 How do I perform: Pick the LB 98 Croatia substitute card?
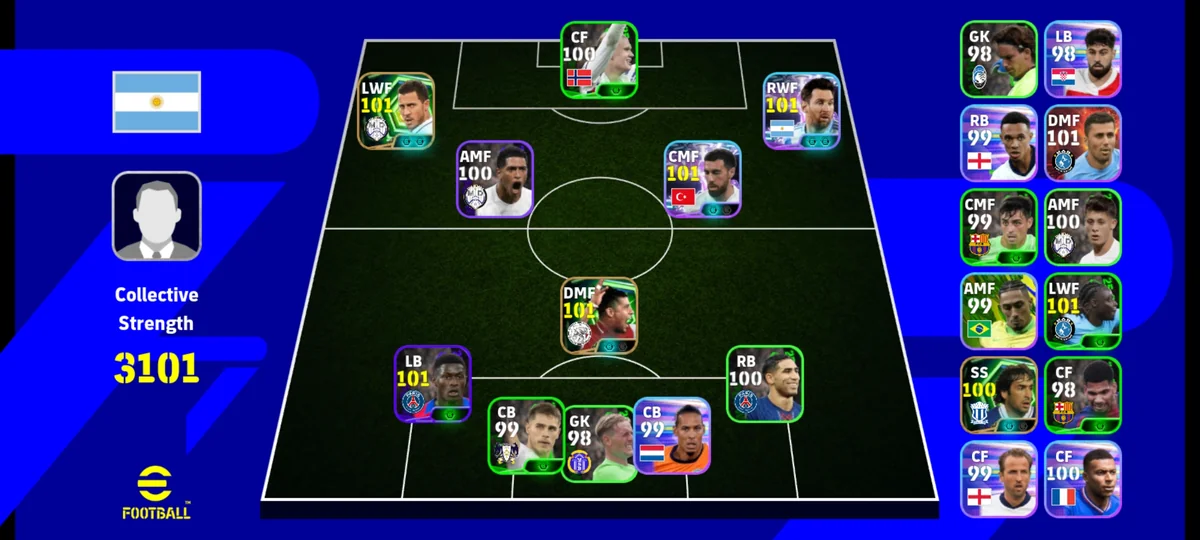pos(1083,59)
